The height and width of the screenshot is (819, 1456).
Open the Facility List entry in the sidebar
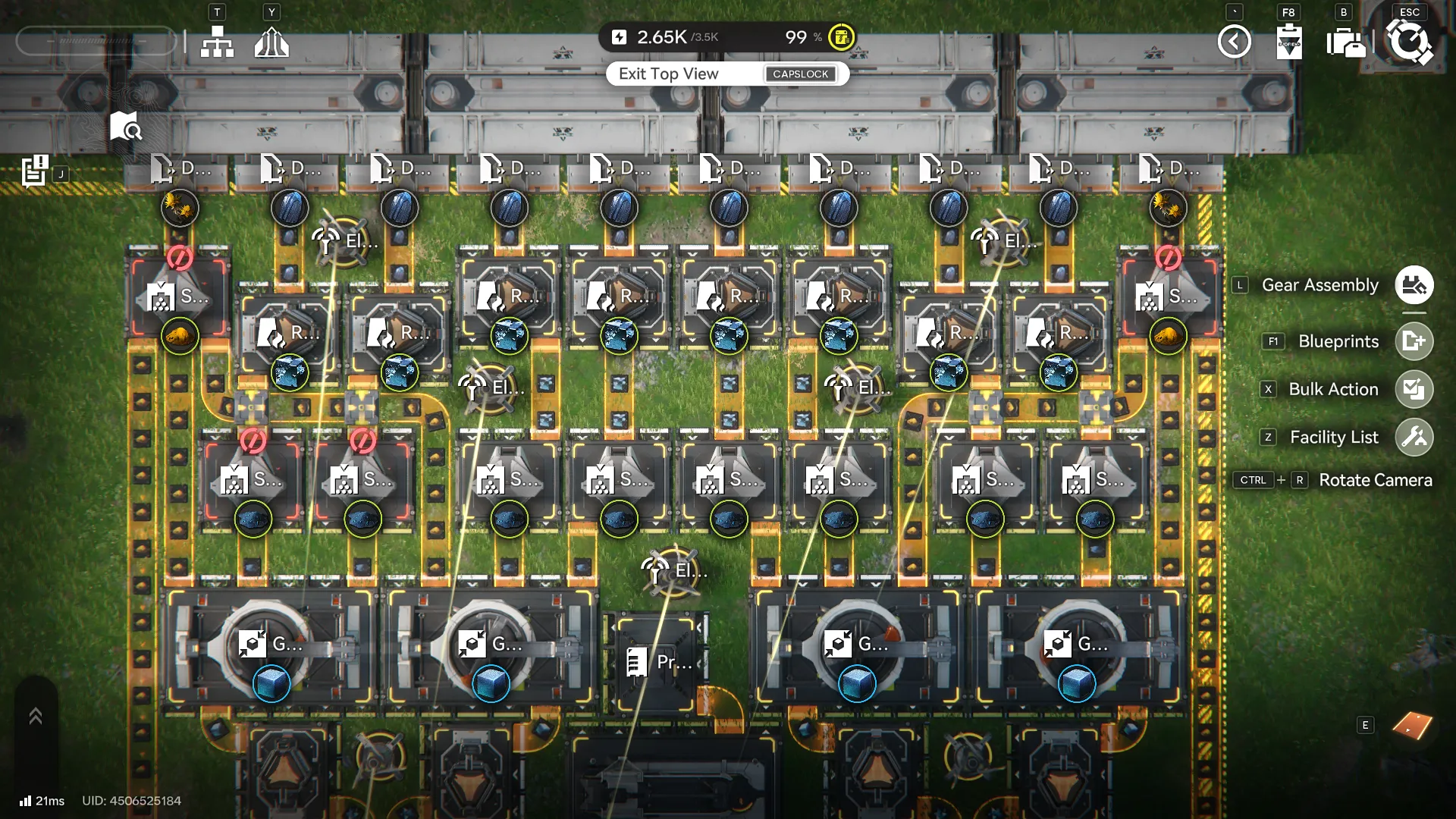(x=1415, y=437)
